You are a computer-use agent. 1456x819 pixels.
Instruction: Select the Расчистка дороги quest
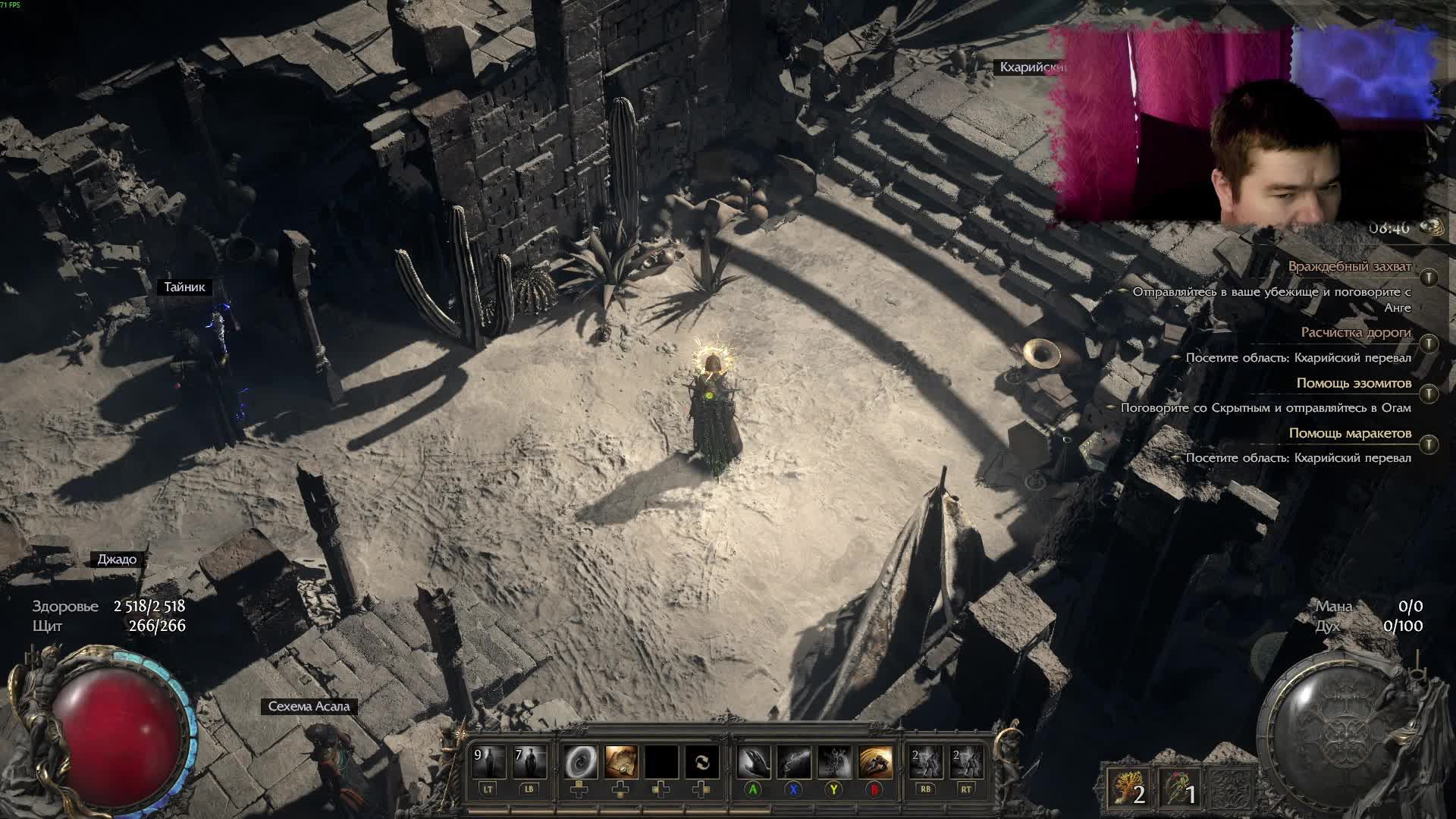1355,332
